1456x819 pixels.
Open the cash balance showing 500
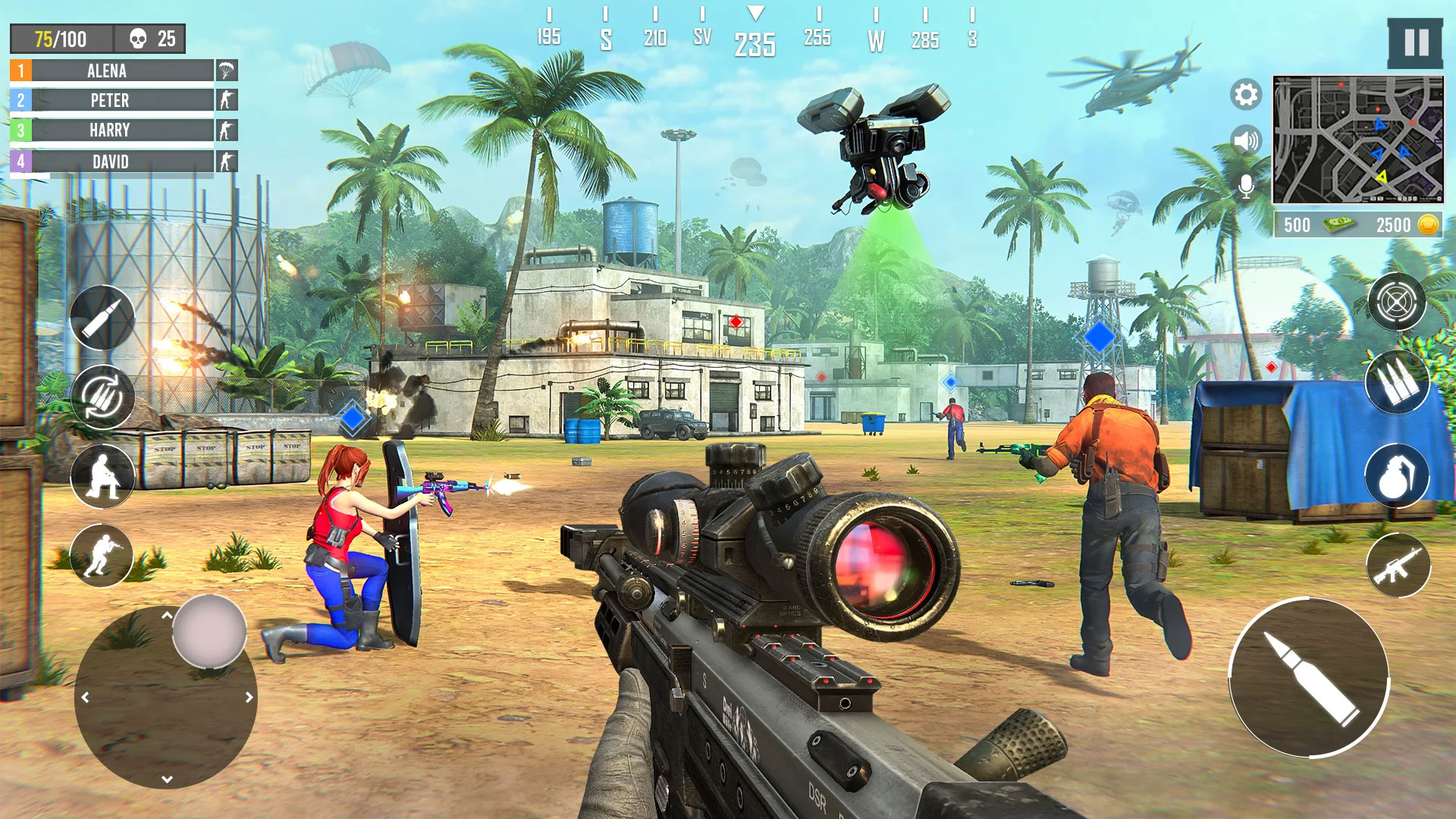(1317, 224)
